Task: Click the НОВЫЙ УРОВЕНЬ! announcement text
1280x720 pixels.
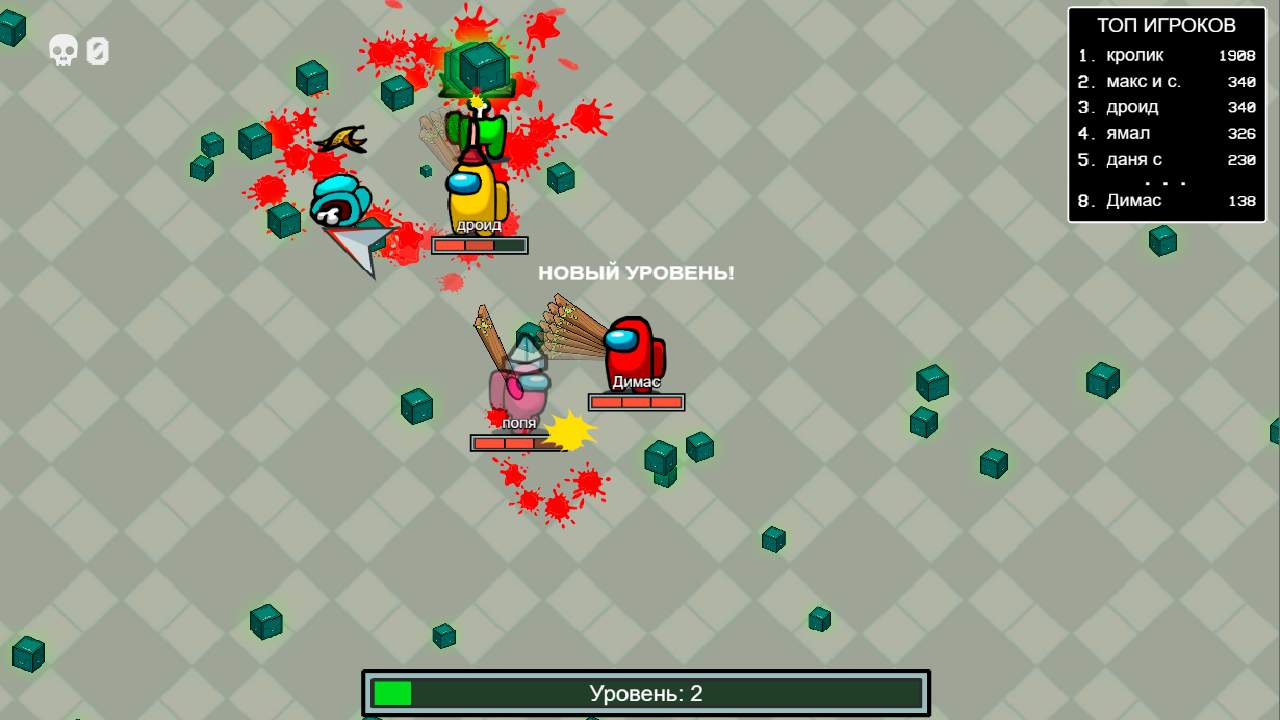Action: point(636,271)
